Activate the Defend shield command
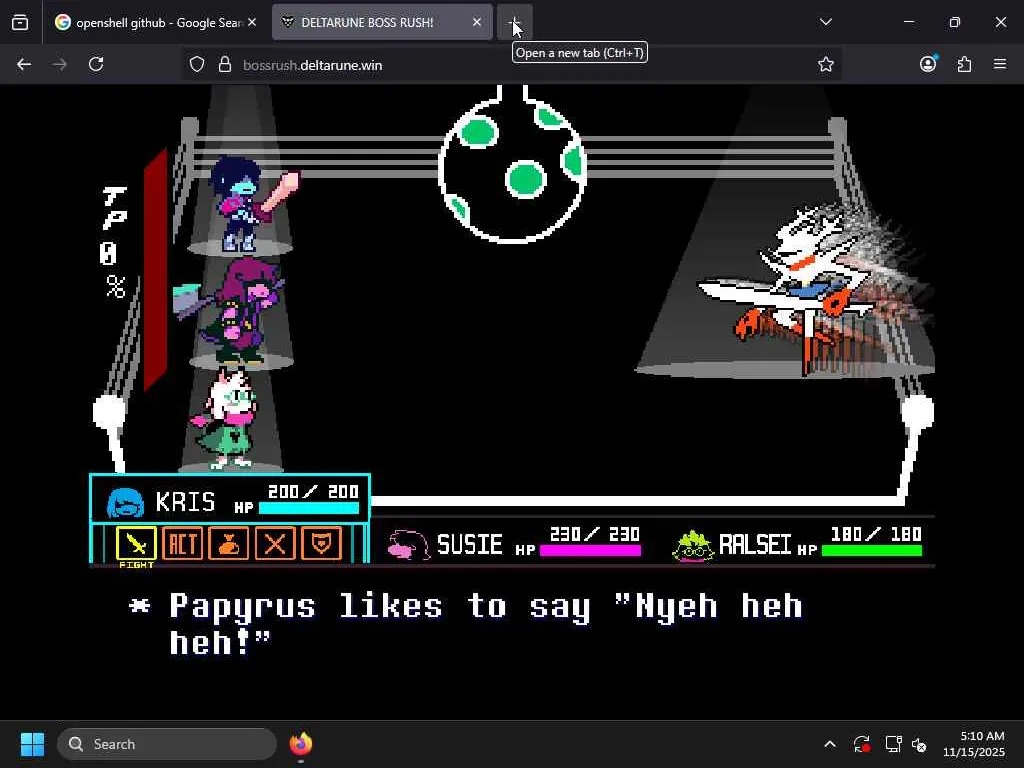1024x768 pixels. click(322, 544)
